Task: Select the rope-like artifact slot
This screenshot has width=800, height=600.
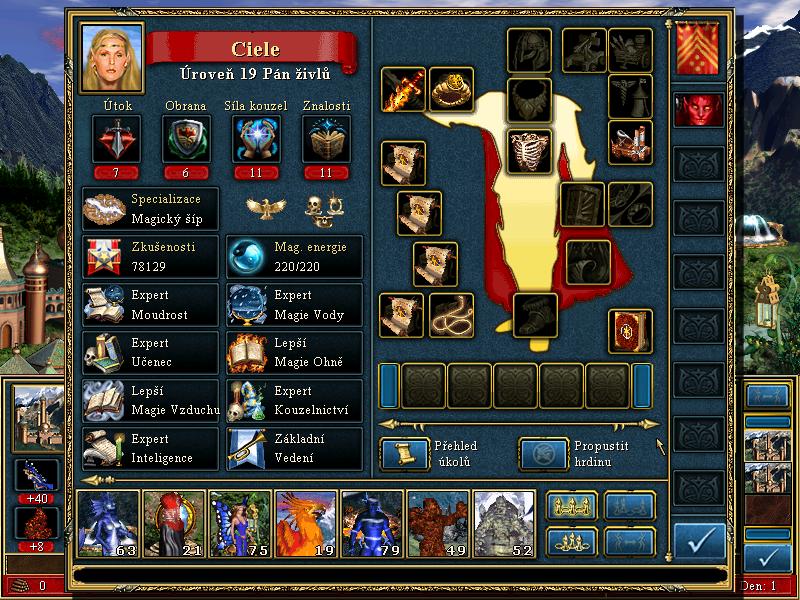Action: (451, 315)
